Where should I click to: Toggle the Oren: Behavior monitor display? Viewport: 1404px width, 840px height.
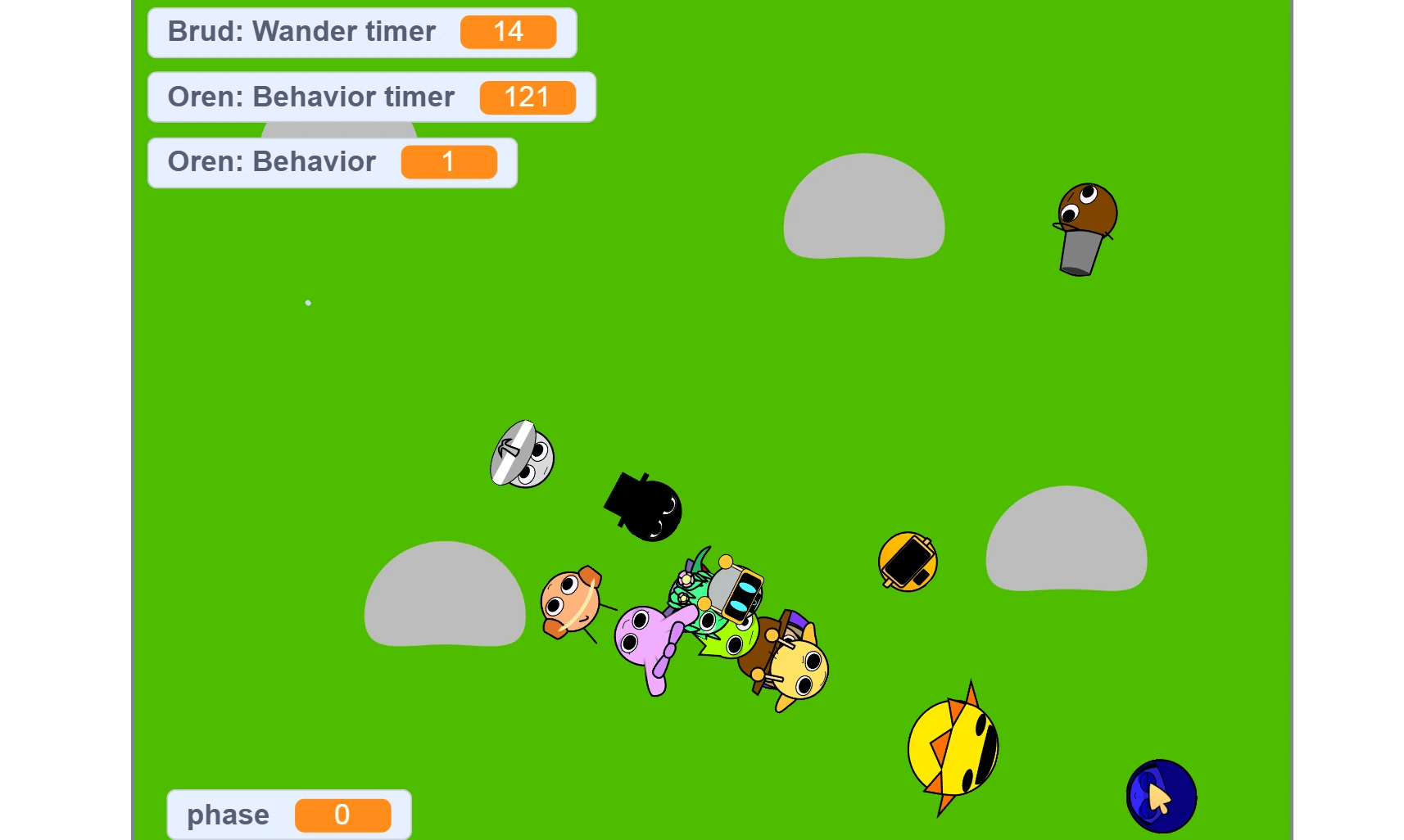[x=332, y=161]
